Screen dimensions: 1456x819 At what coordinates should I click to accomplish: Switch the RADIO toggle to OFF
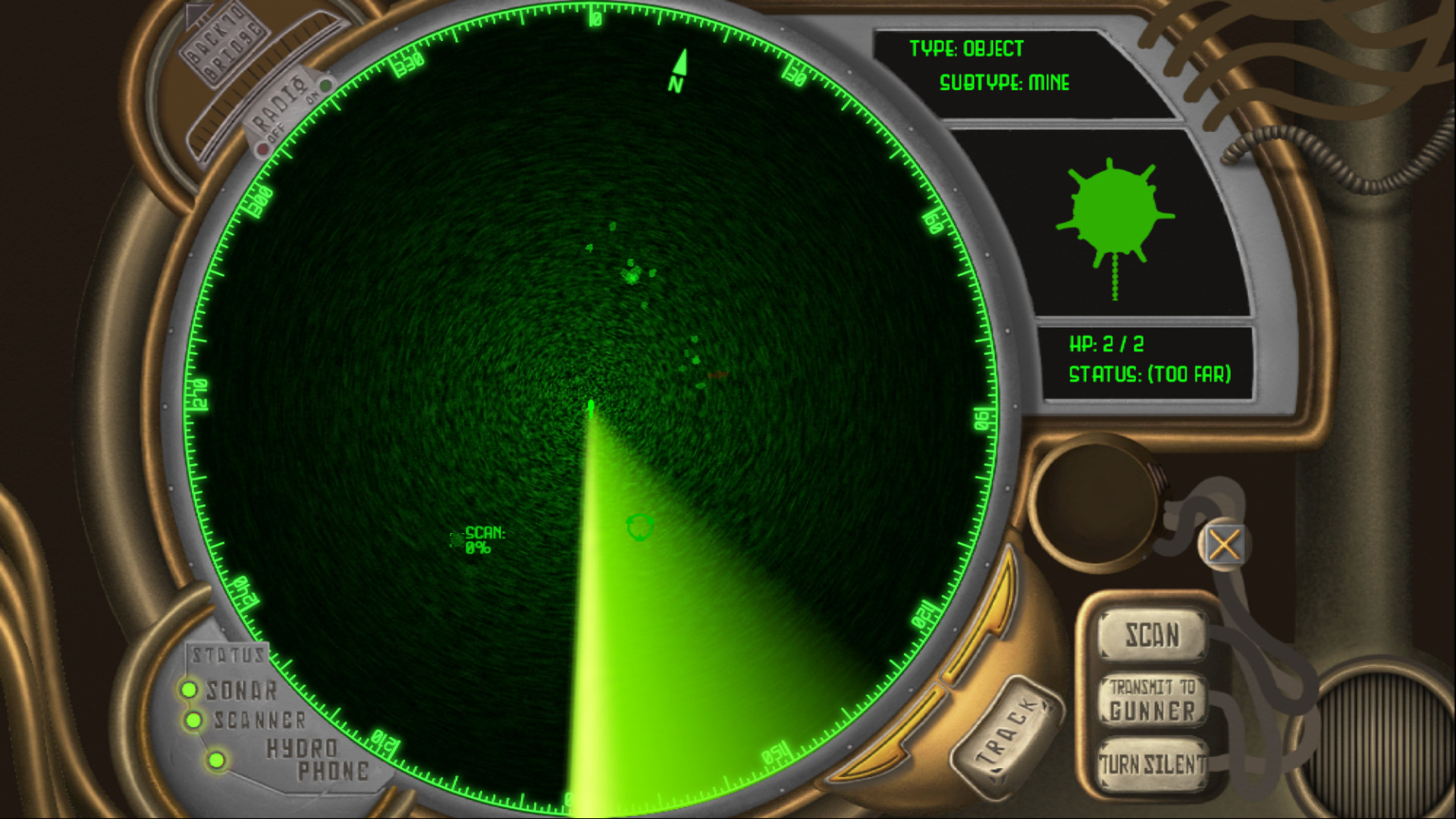pyautogui.click(x=262, y=149)
